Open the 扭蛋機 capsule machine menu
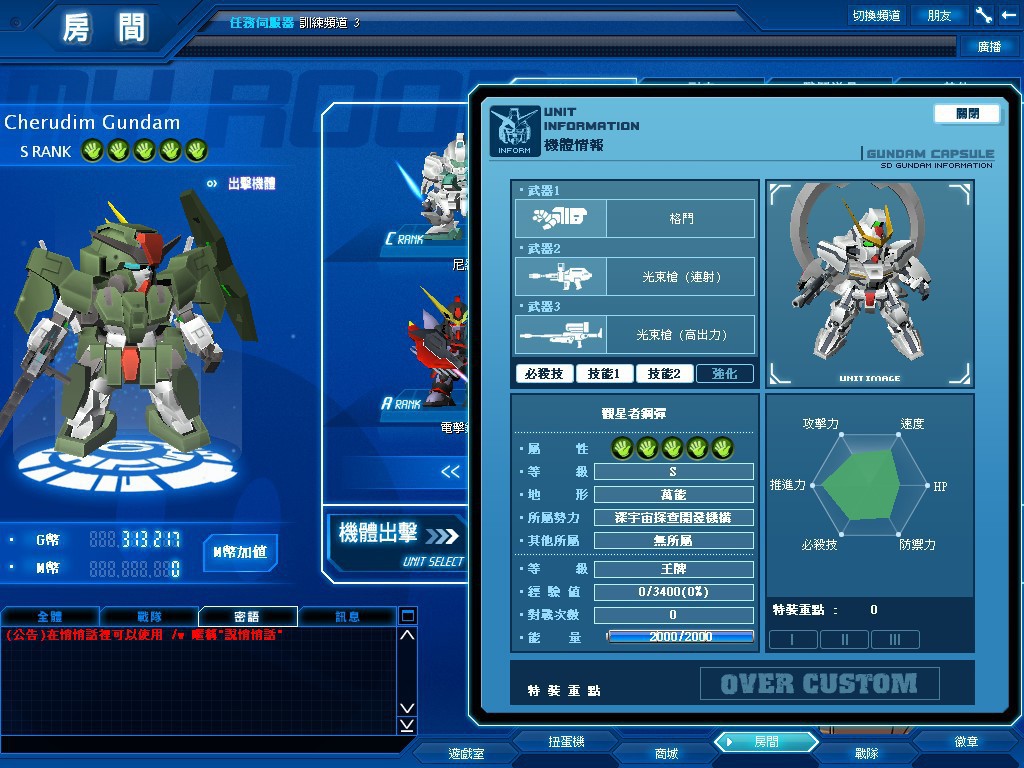Viewport: 1024px width, 768px height. point(566,742)
